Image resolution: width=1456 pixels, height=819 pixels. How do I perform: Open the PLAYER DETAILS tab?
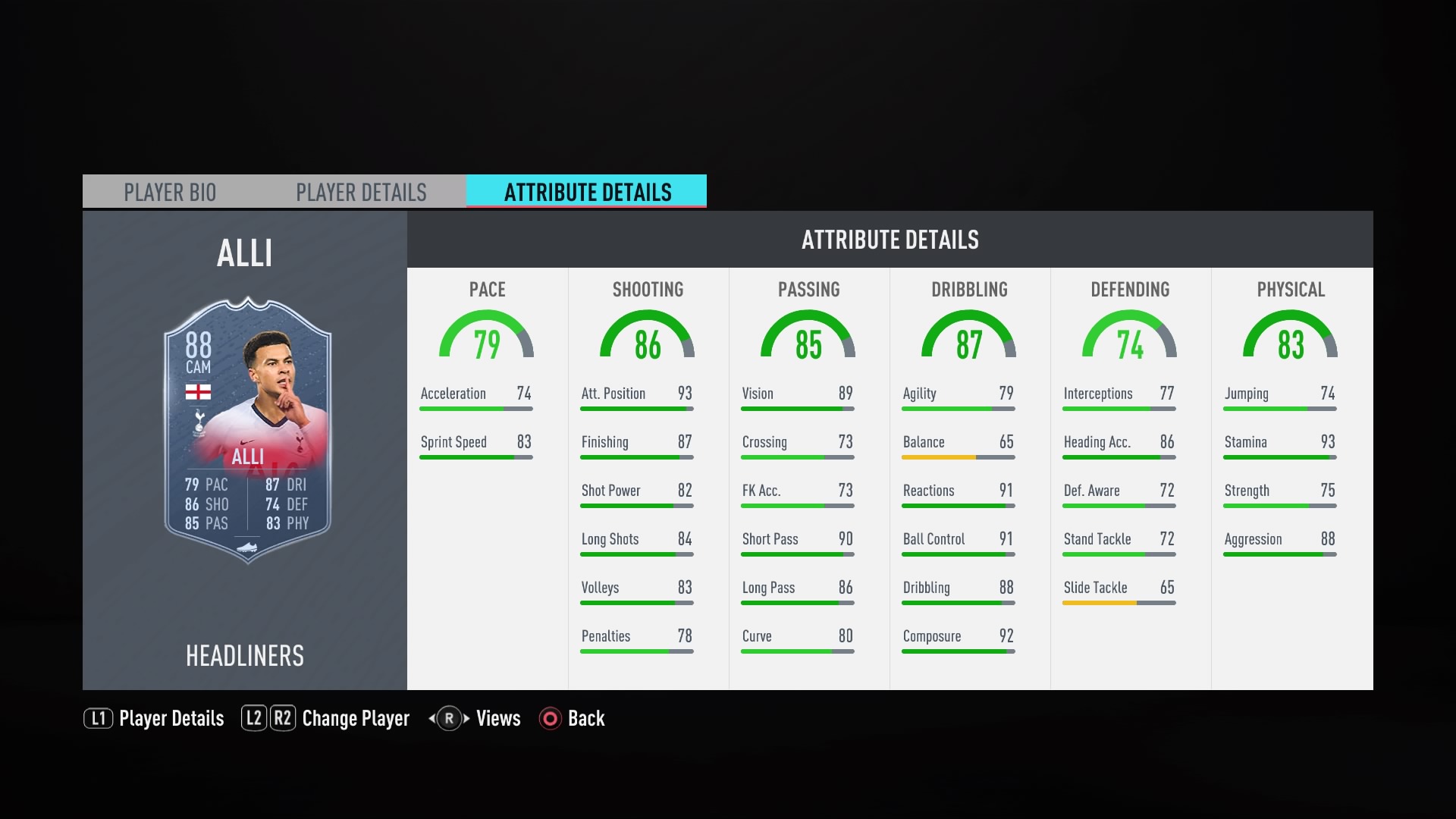tap(361, 192)
